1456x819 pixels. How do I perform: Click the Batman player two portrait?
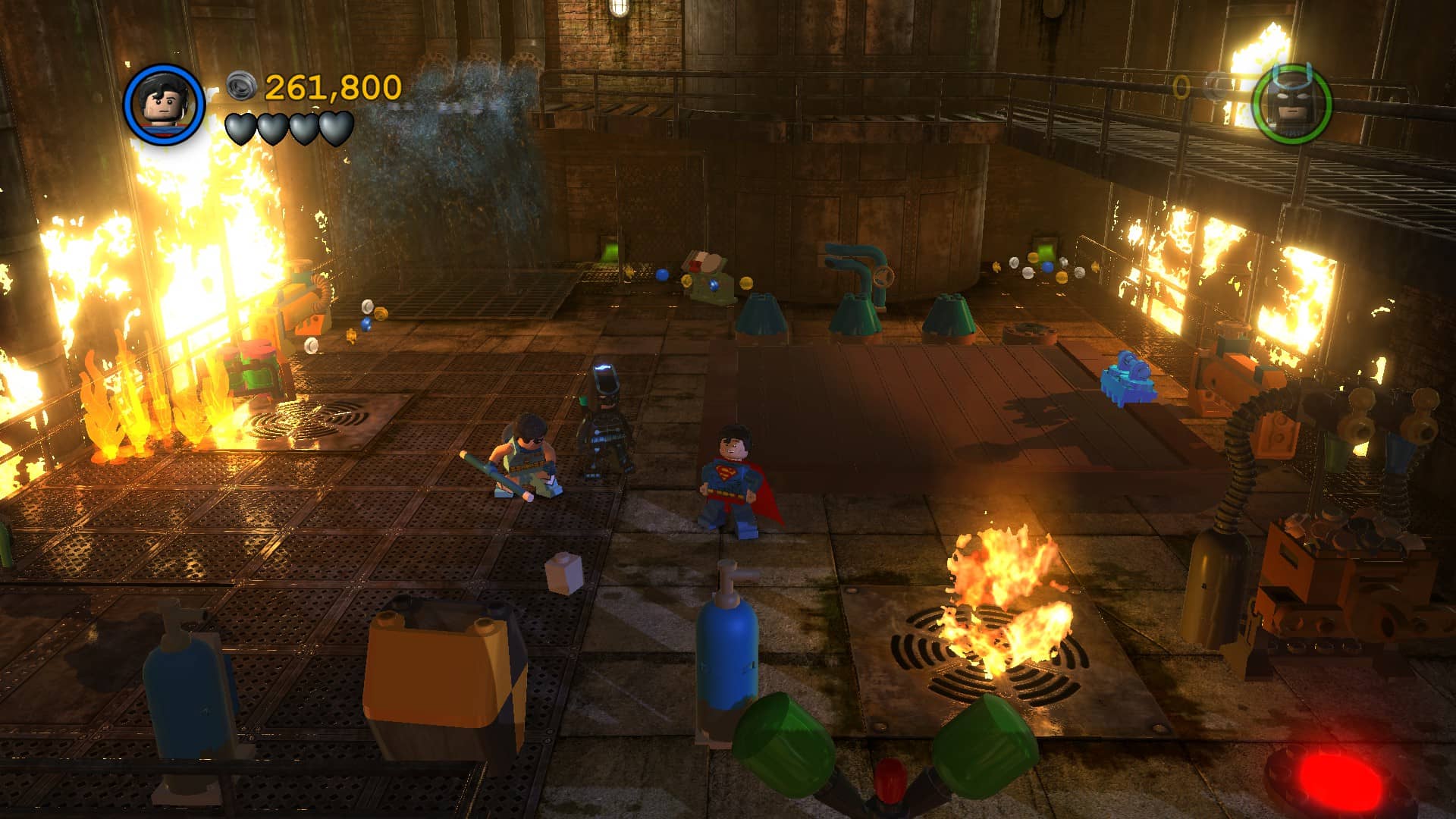point(1291,105)
